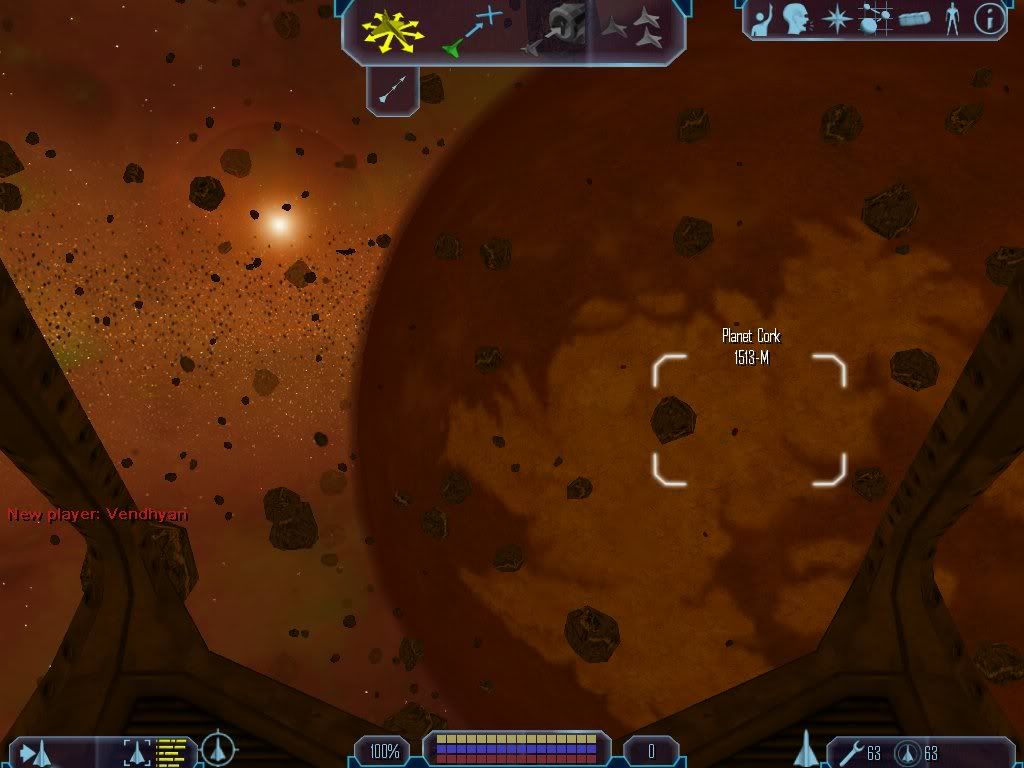Open the cargo container inventory icon

pyautogui.click(x=914, y=19)
